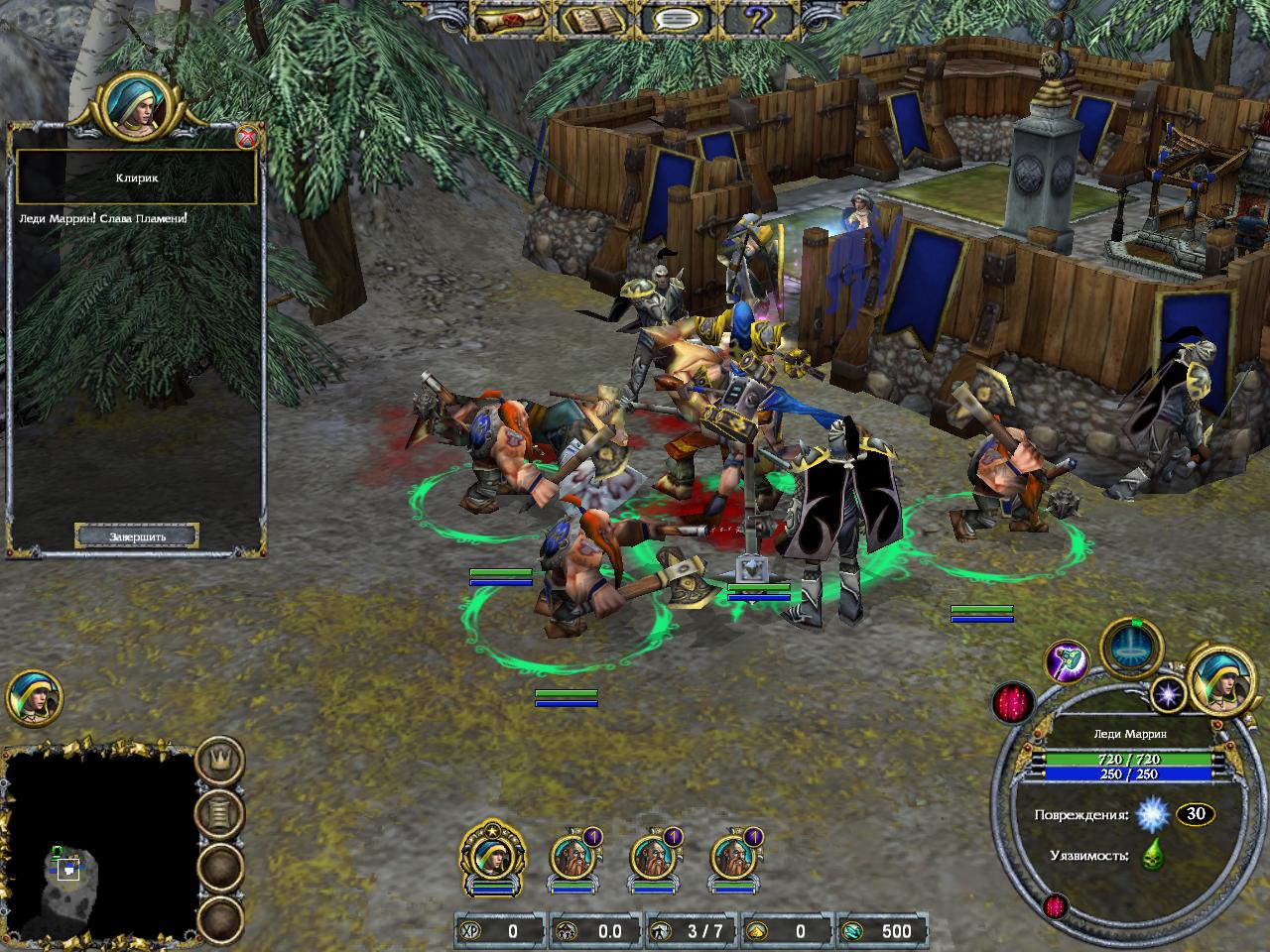Select the ribbed column button beside the minimap
Screen dimensions: 1270x952
(x=219, y=815)
